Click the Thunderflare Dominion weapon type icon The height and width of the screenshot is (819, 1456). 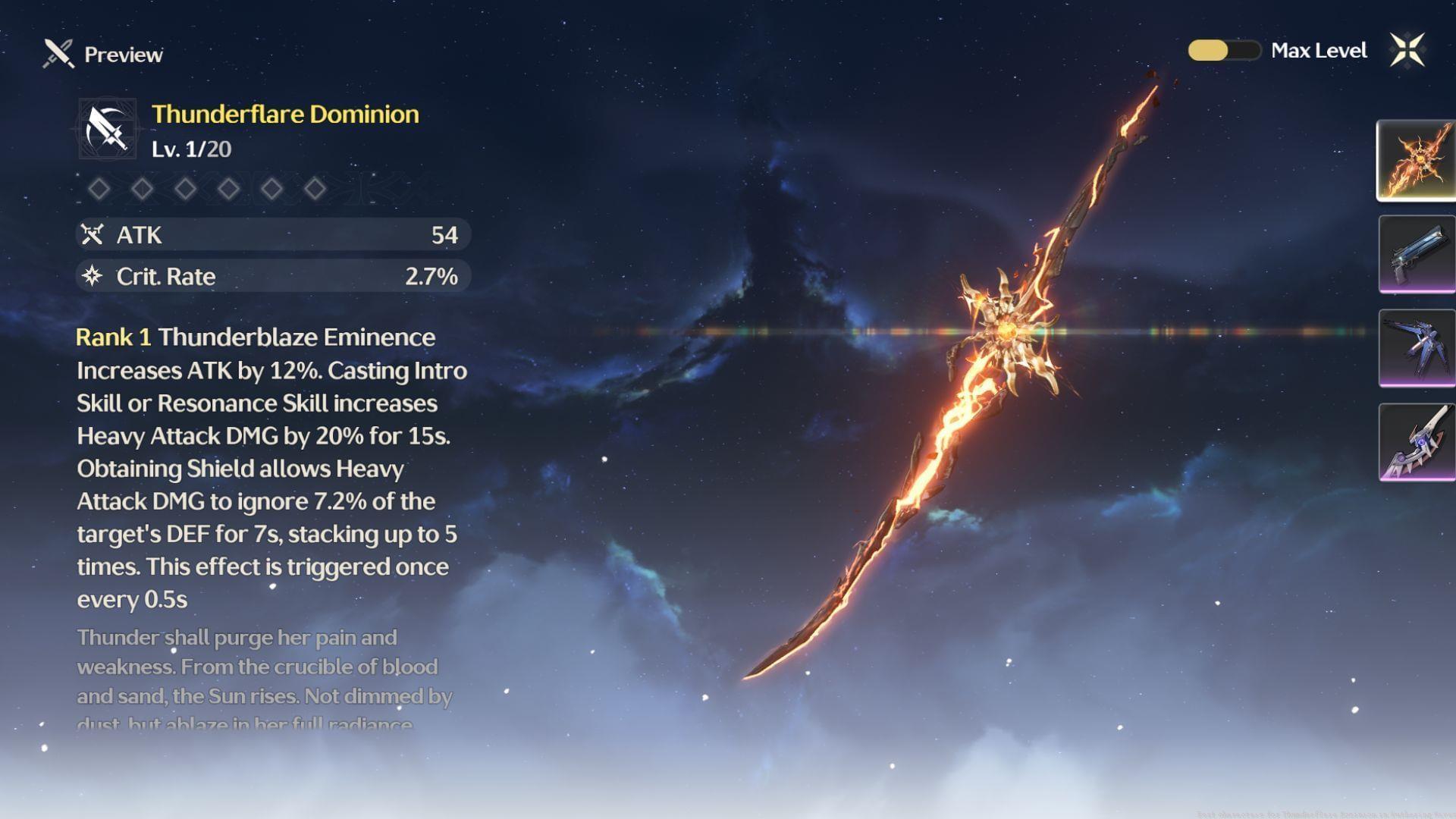[x=107, y=130]
